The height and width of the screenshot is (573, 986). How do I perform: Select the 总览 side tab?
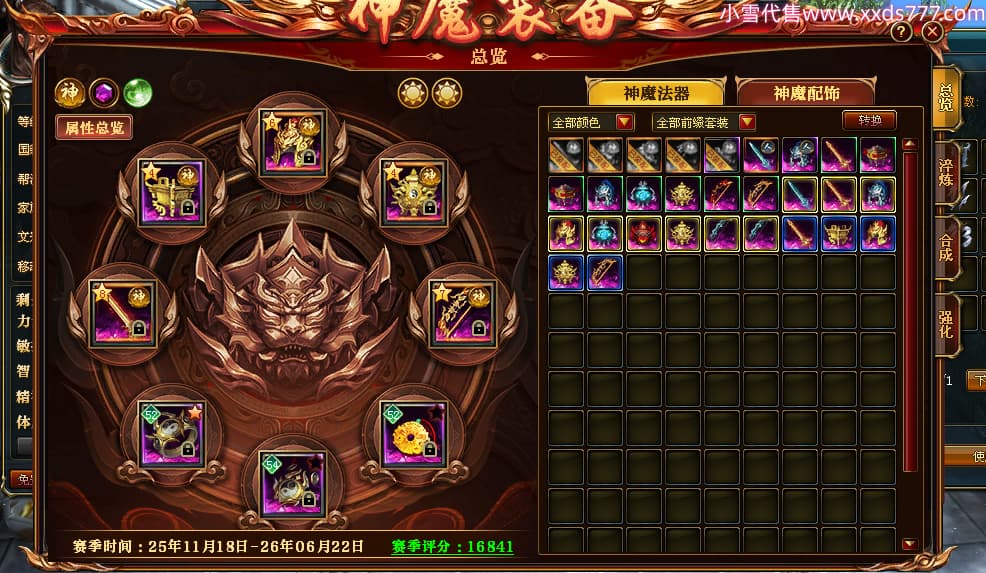coord(946,97)
